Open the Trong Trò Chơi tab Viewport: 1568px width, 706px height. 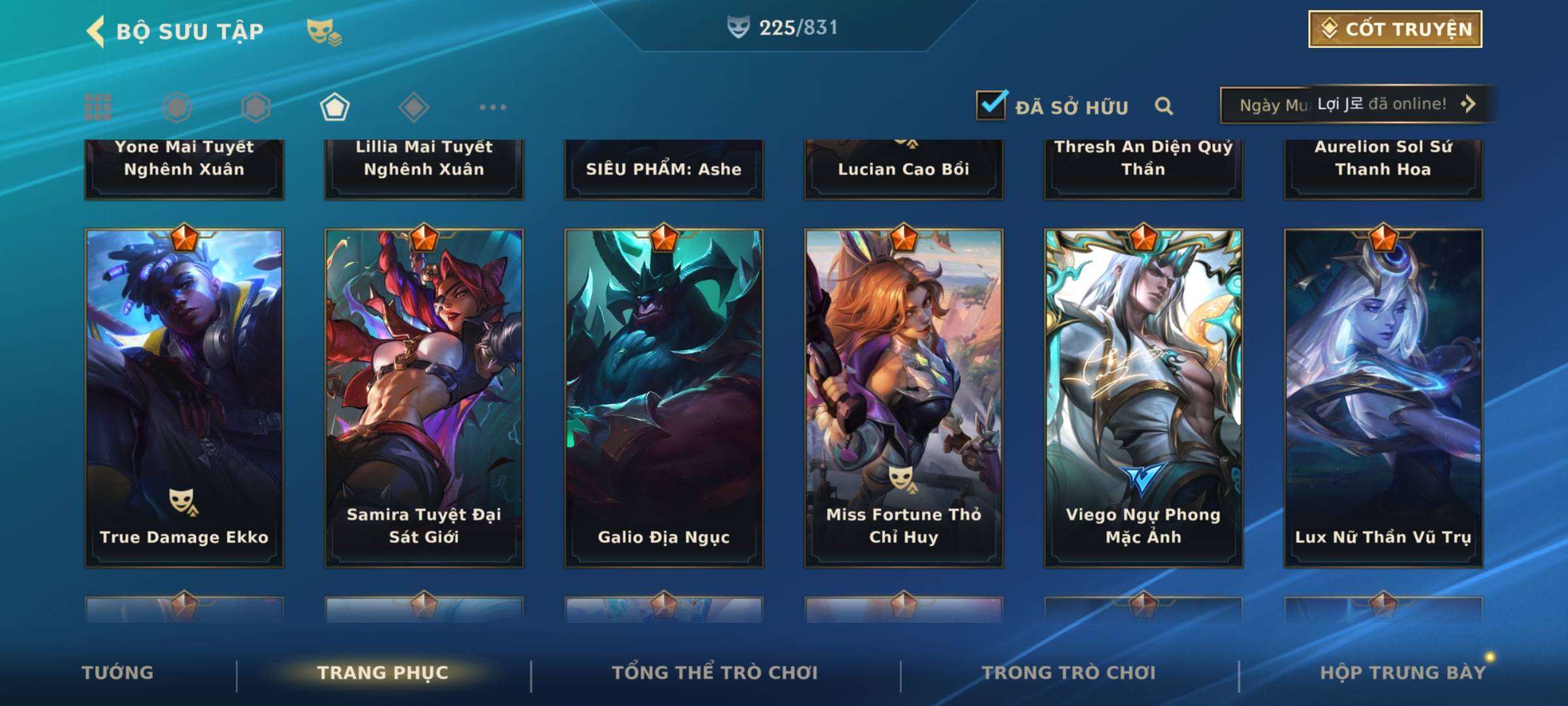(1069, 673)
